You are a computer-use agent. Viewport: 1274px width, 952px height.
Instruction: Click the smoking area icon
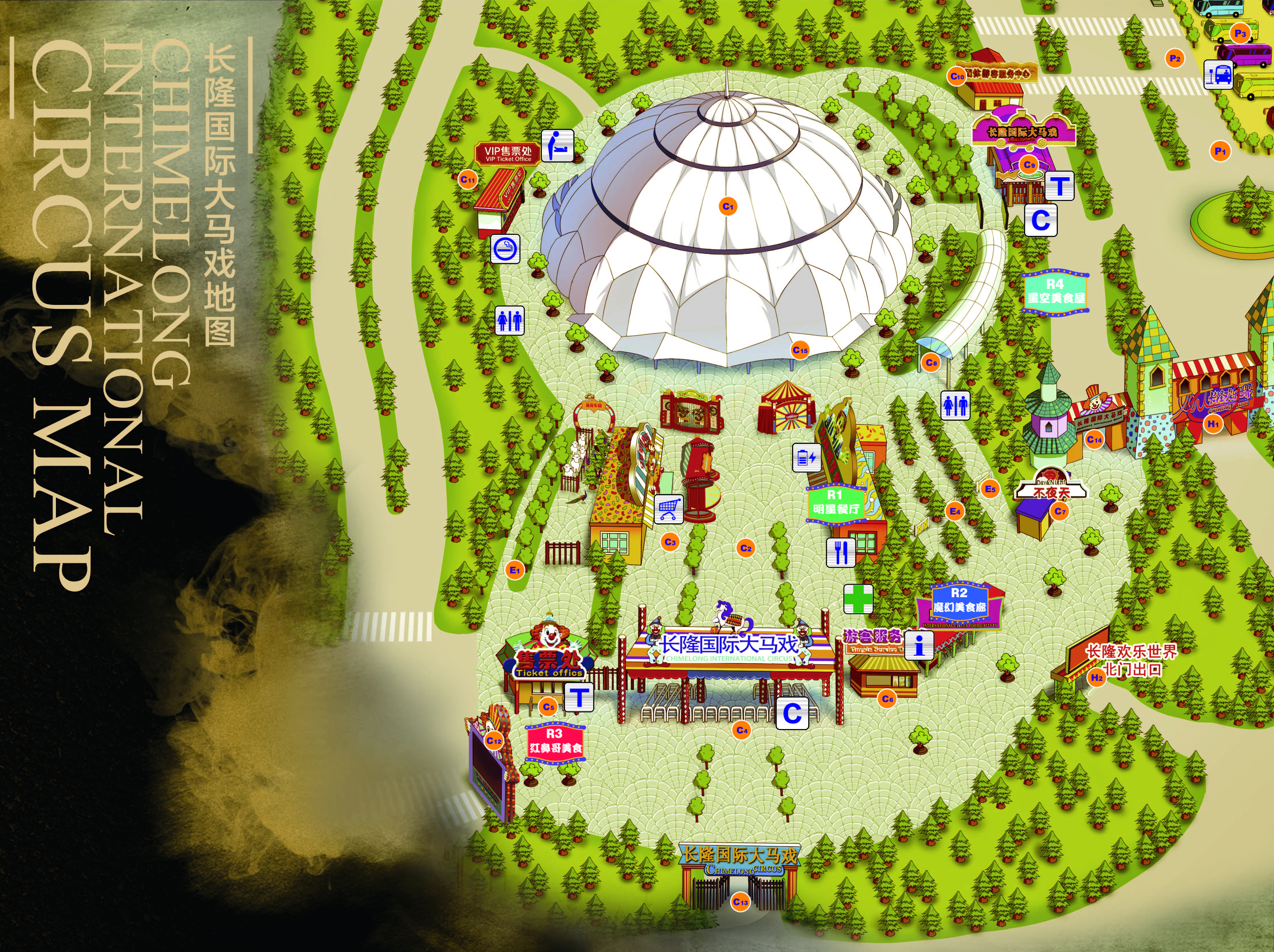pyautogui.click(x=505, y=249)
